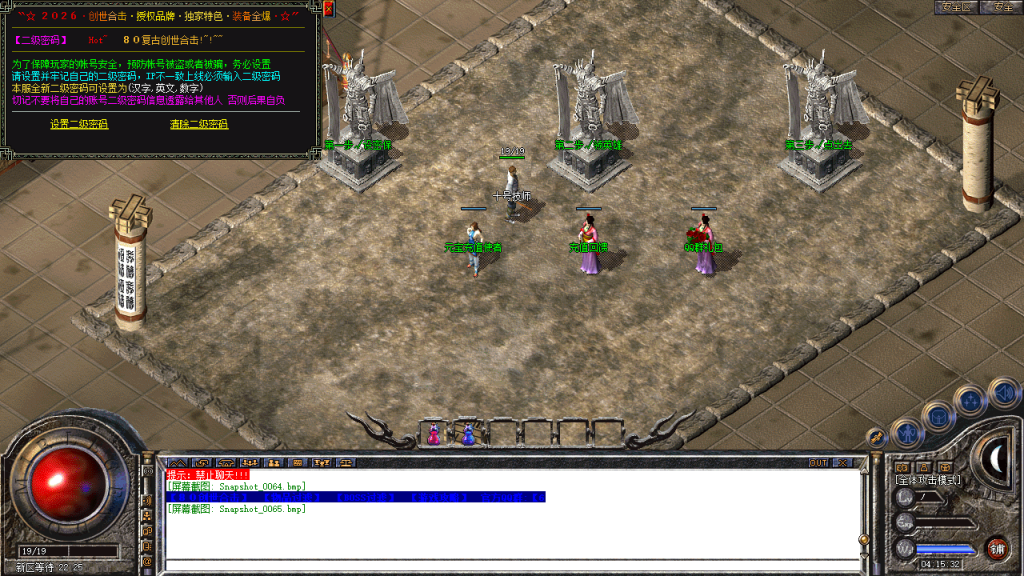1024x576 pixels.
Task: Open the bag round button
Action: pyautogui.click(x=939, y=414)
